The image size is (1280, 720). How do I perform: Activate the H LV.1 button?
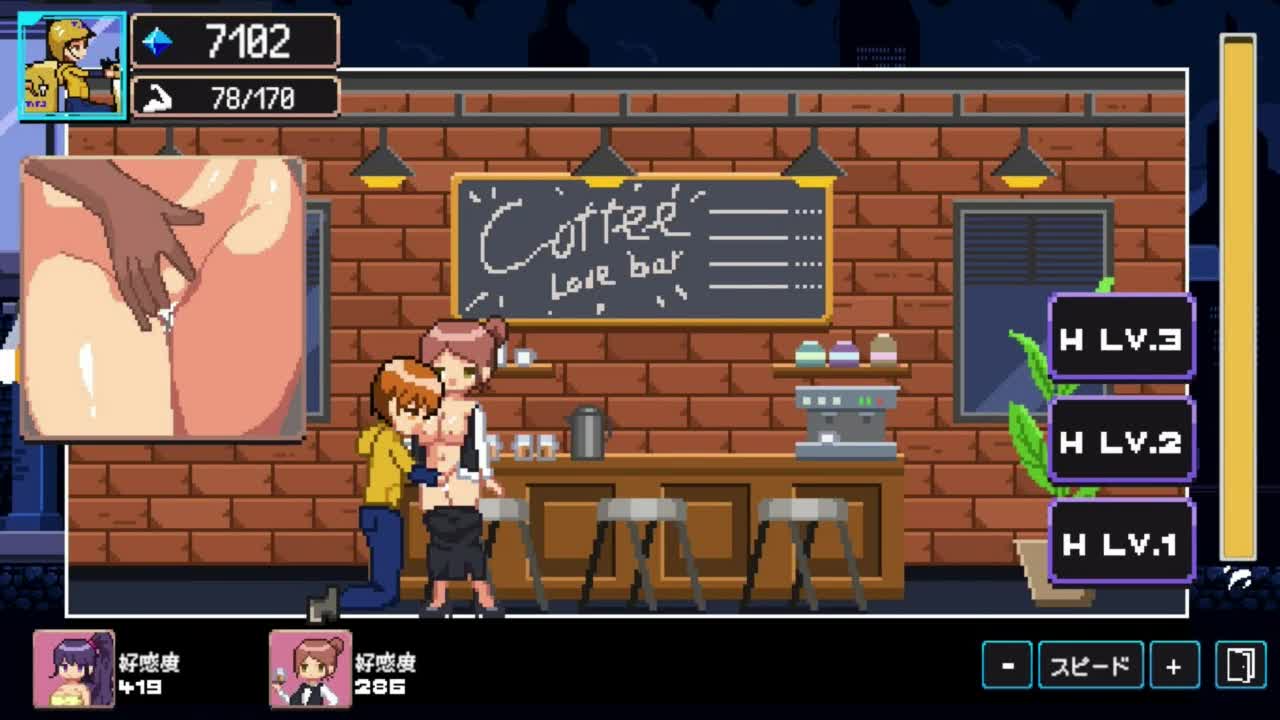pyautogui.click(x=1120, y=543)
